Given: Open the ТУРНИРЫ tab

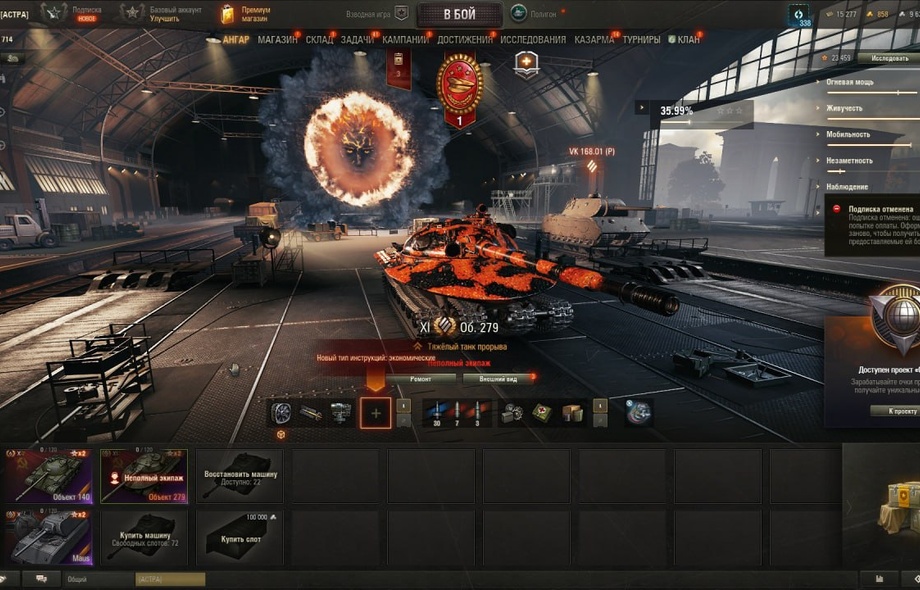Looking at the screenshot, I should [x=641, y=40].
